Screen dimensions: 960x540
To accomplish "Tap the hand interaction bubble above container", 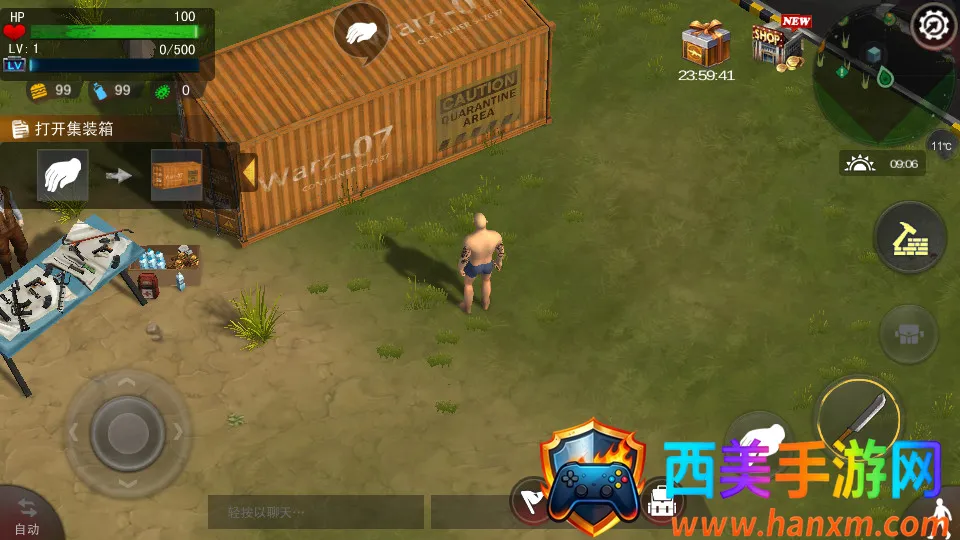I will 360,32.
